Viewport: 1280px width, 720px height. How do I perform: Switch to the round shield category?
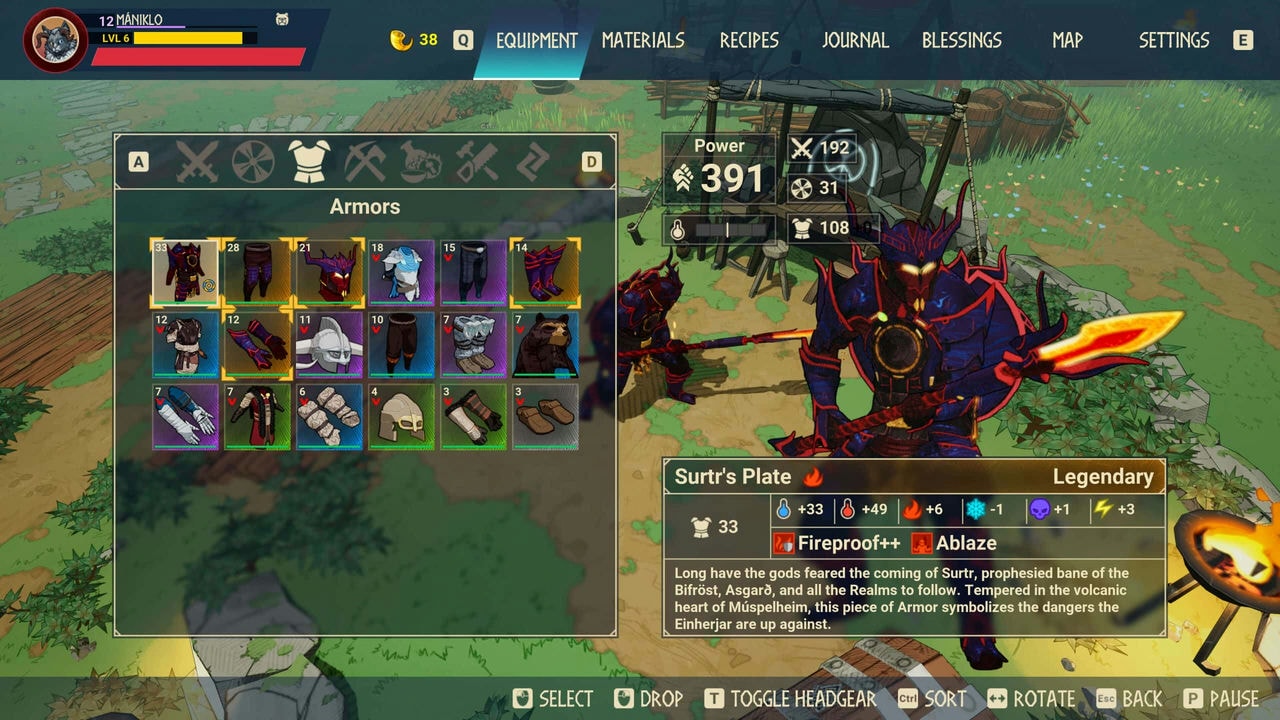(x=253, y=162)
